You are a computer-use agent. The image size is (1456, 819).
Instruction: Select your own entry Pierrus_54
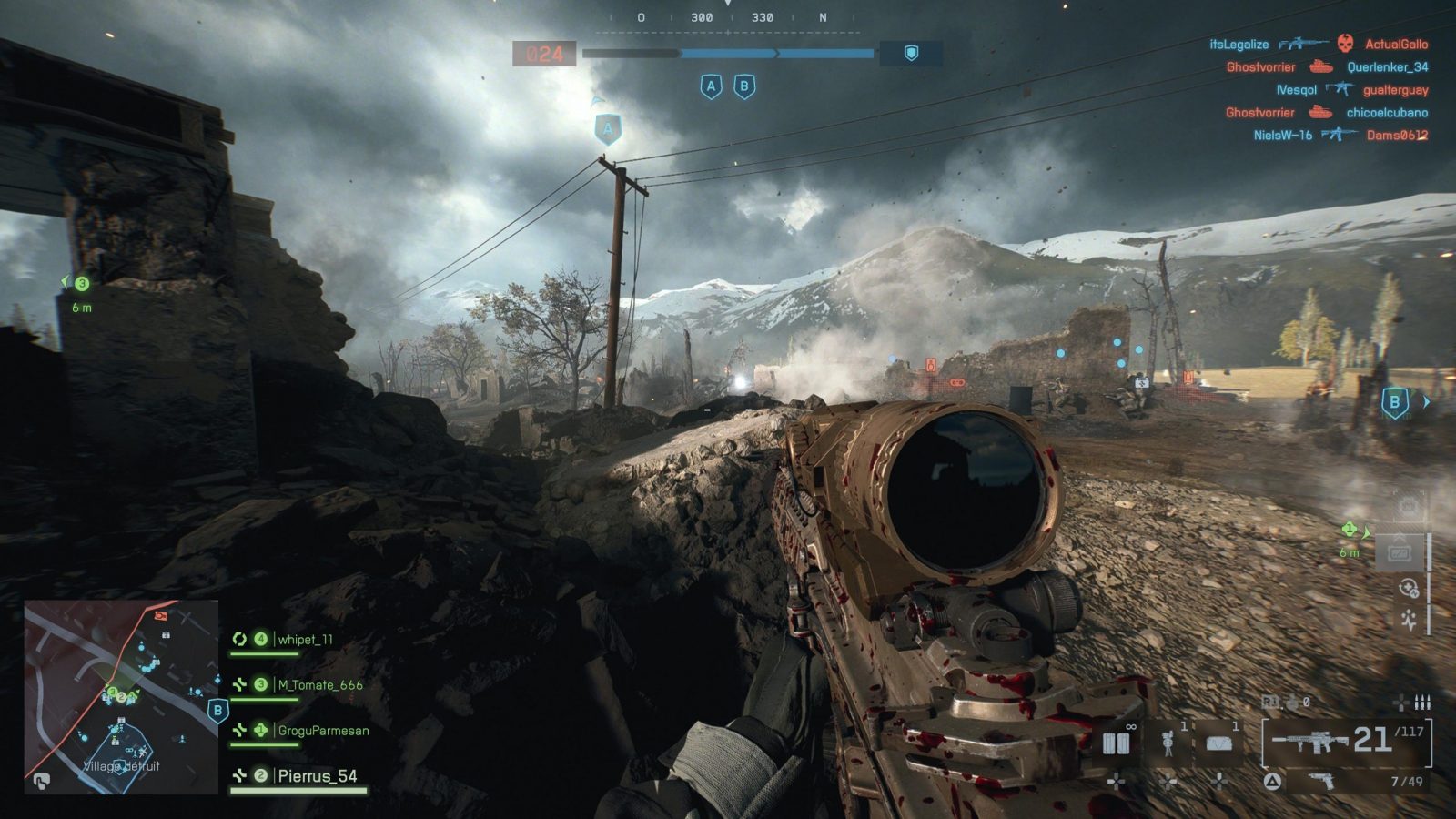point(317,776)
